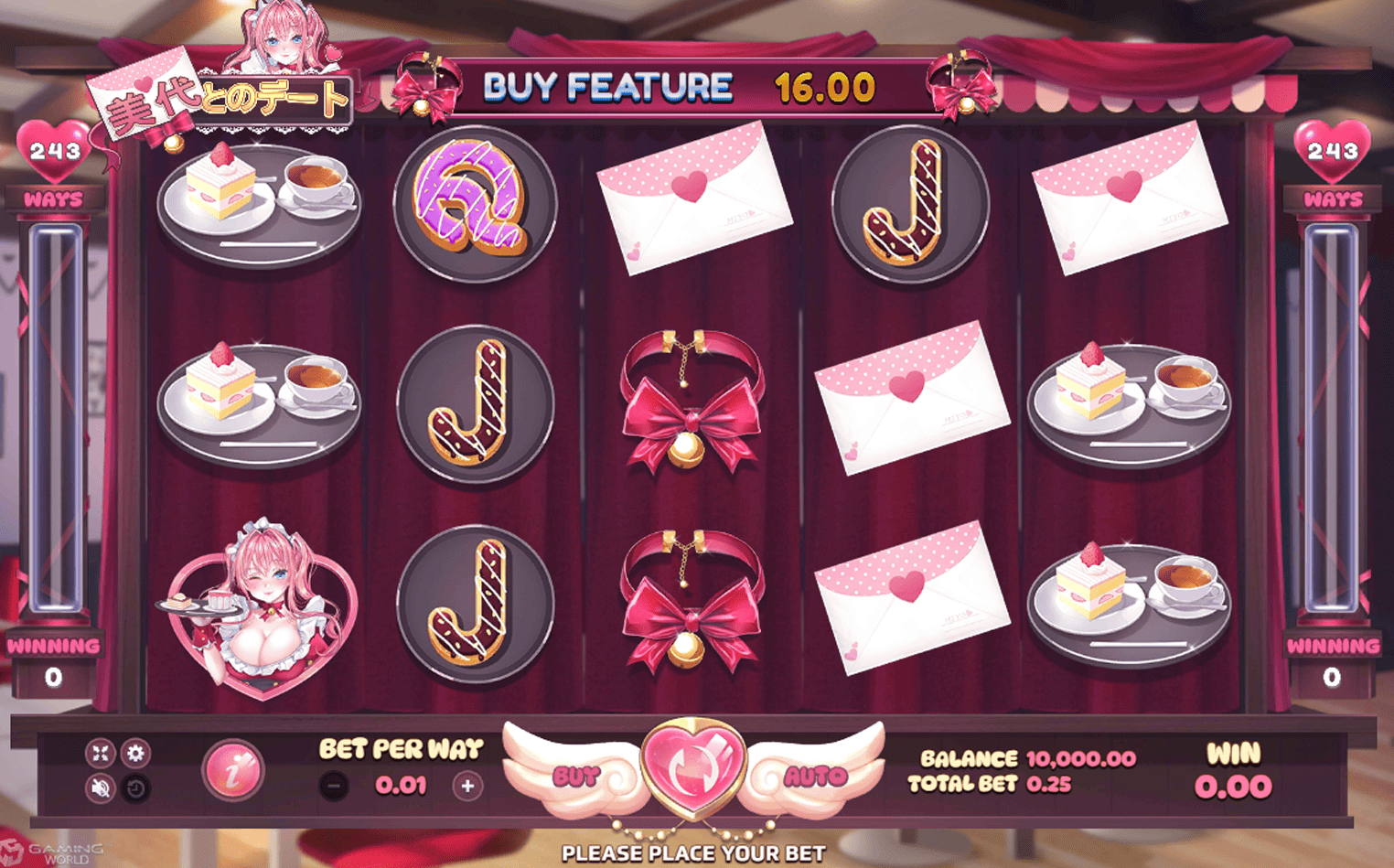Toggle the muted speaker sound icon
This screenshot has width=1394, height=868.
[x=100, y=788]
